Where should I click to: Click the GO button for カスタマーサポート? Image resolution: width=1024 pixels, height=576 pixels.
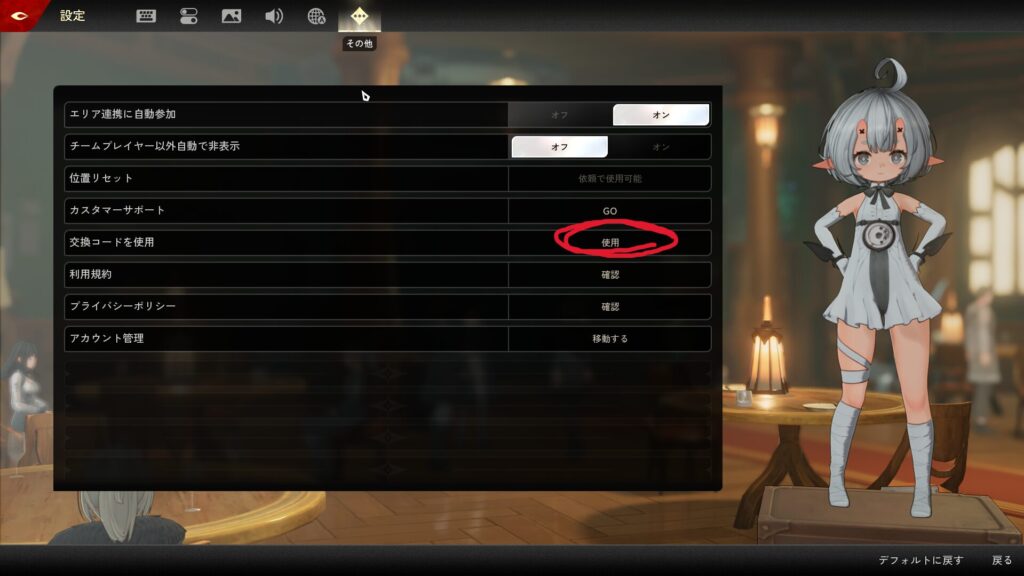(x=610, y=211)
